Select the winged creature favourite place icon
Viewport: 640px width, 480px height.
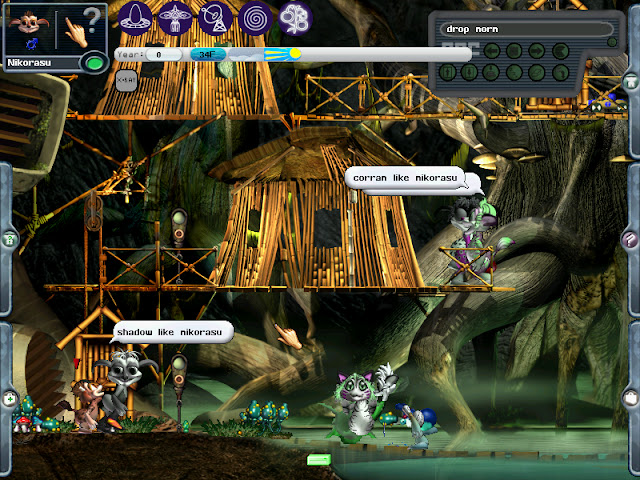click(176, 17)
